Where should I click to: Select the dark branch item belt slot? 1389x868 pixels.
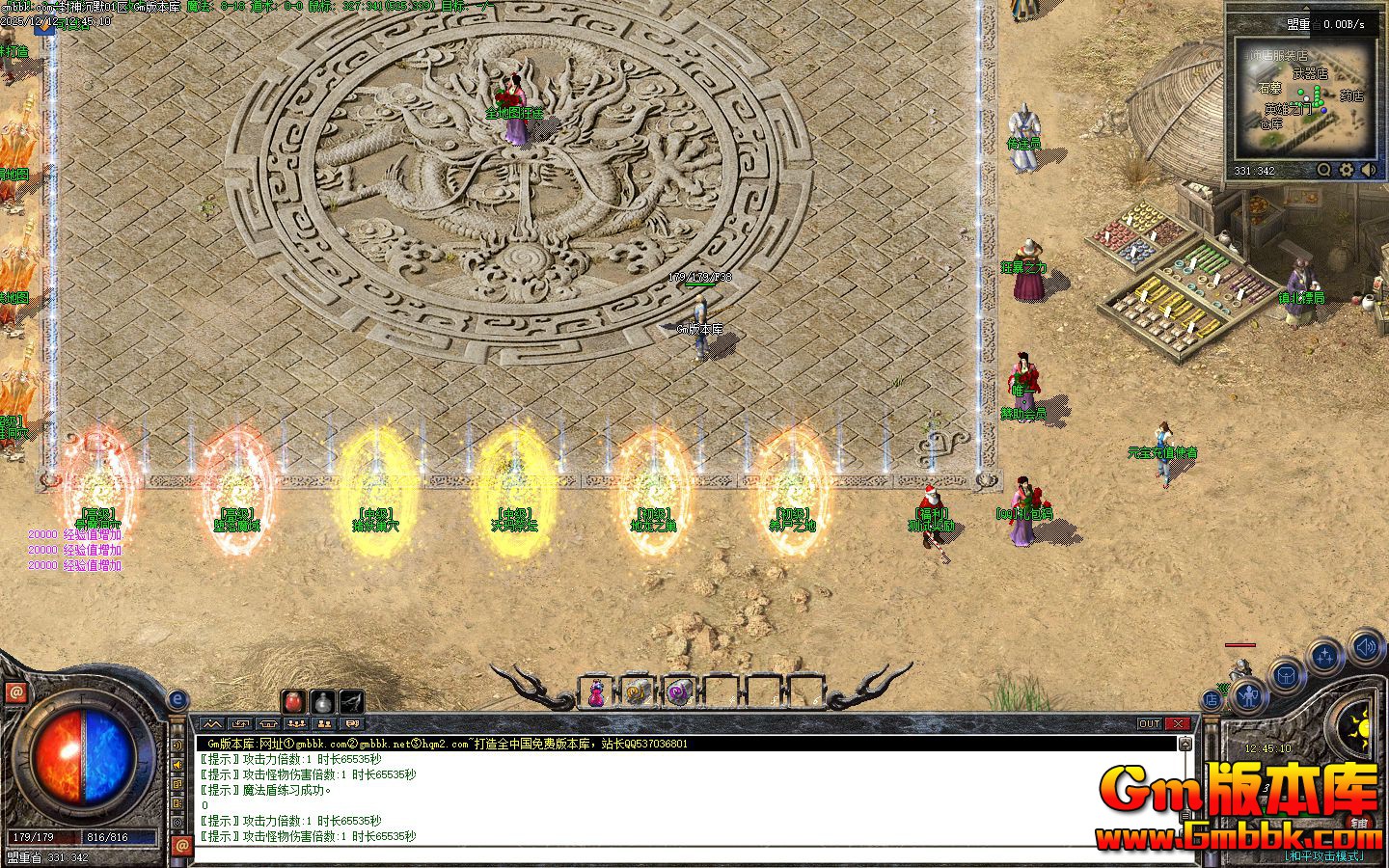[351, 701]
